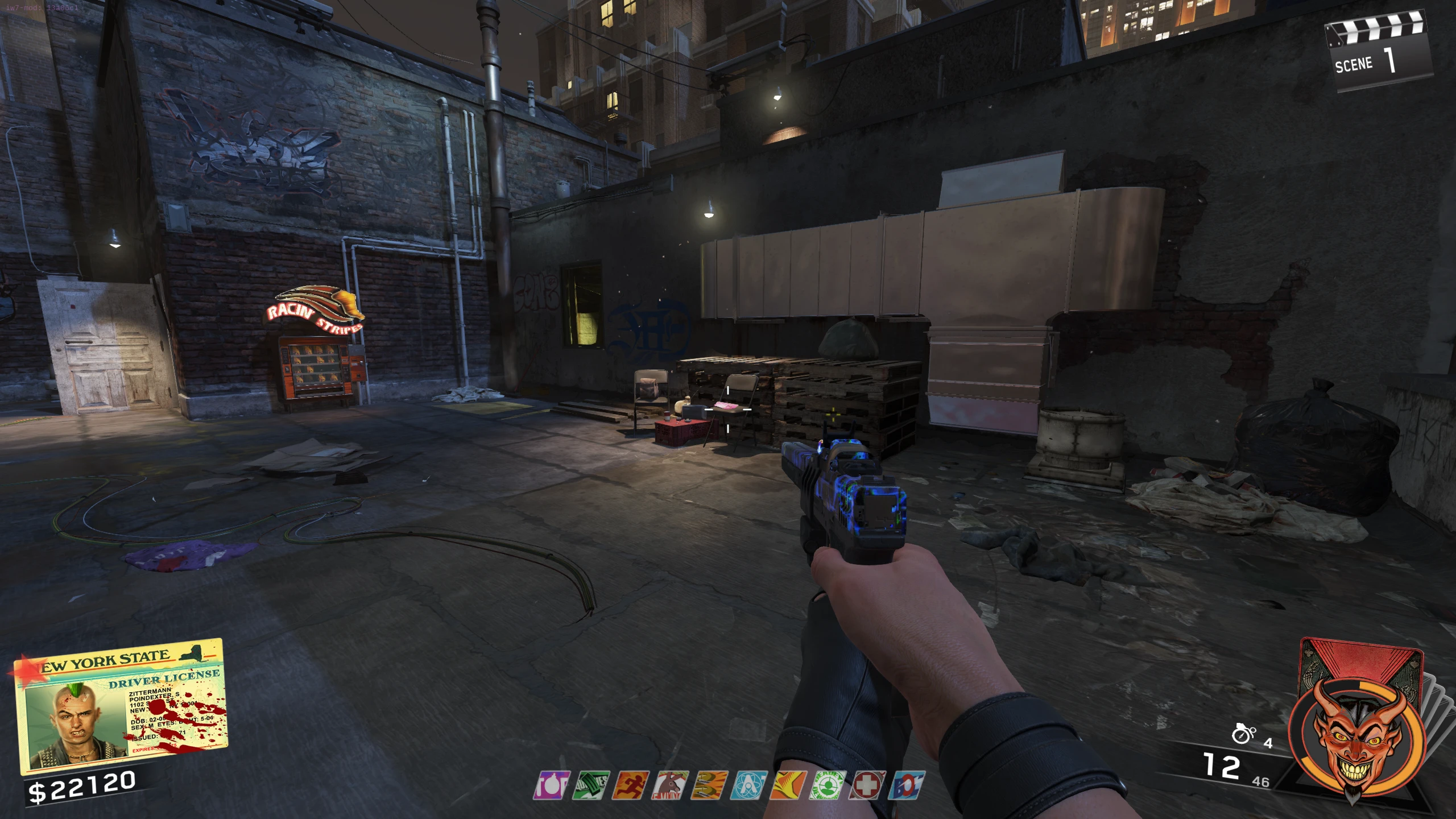Select the pink Bombstoppers perk icon
The image size is (1456, 819).
click(551, 785)
